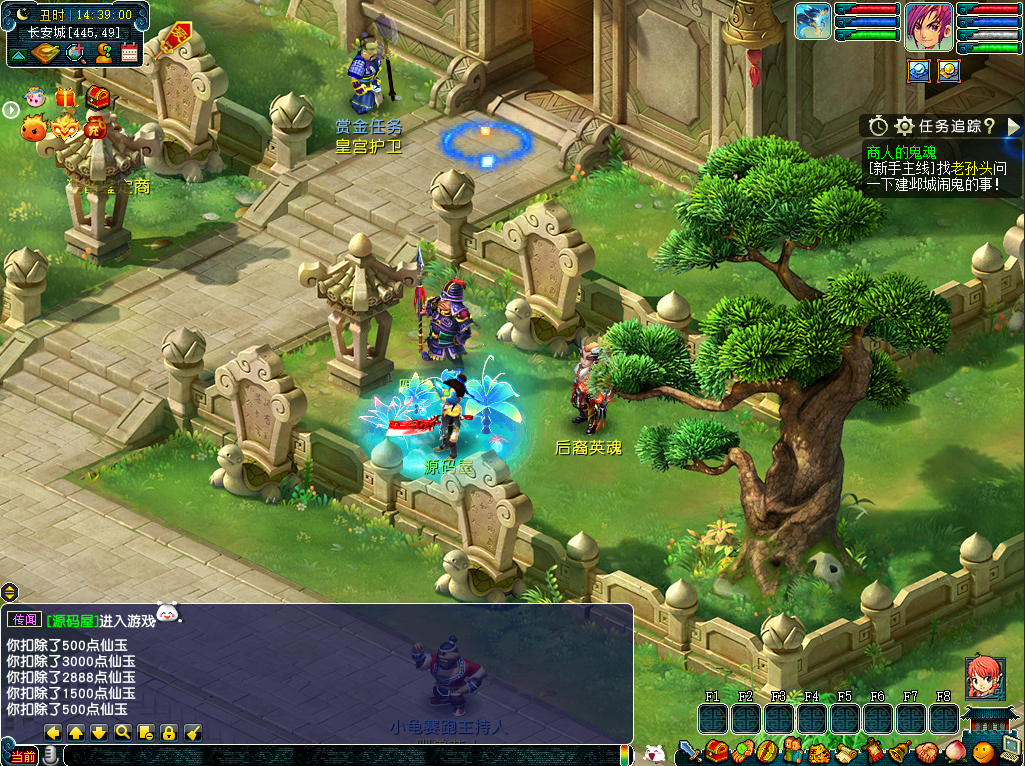This screenshot has width=1025, height=766.
Task: Open system settings computer icon
Action: pyautogui.click(x=1011, y=751)
